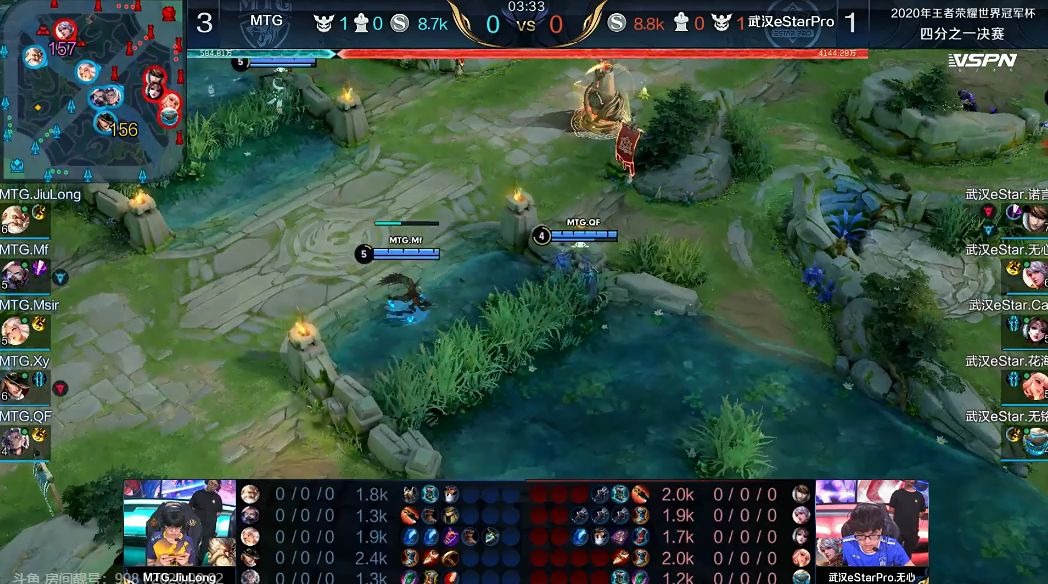This screenshot has height=584, width=1048.
Task: Select MTG.JiuLong's hero portrait
Action: [13, 219]
